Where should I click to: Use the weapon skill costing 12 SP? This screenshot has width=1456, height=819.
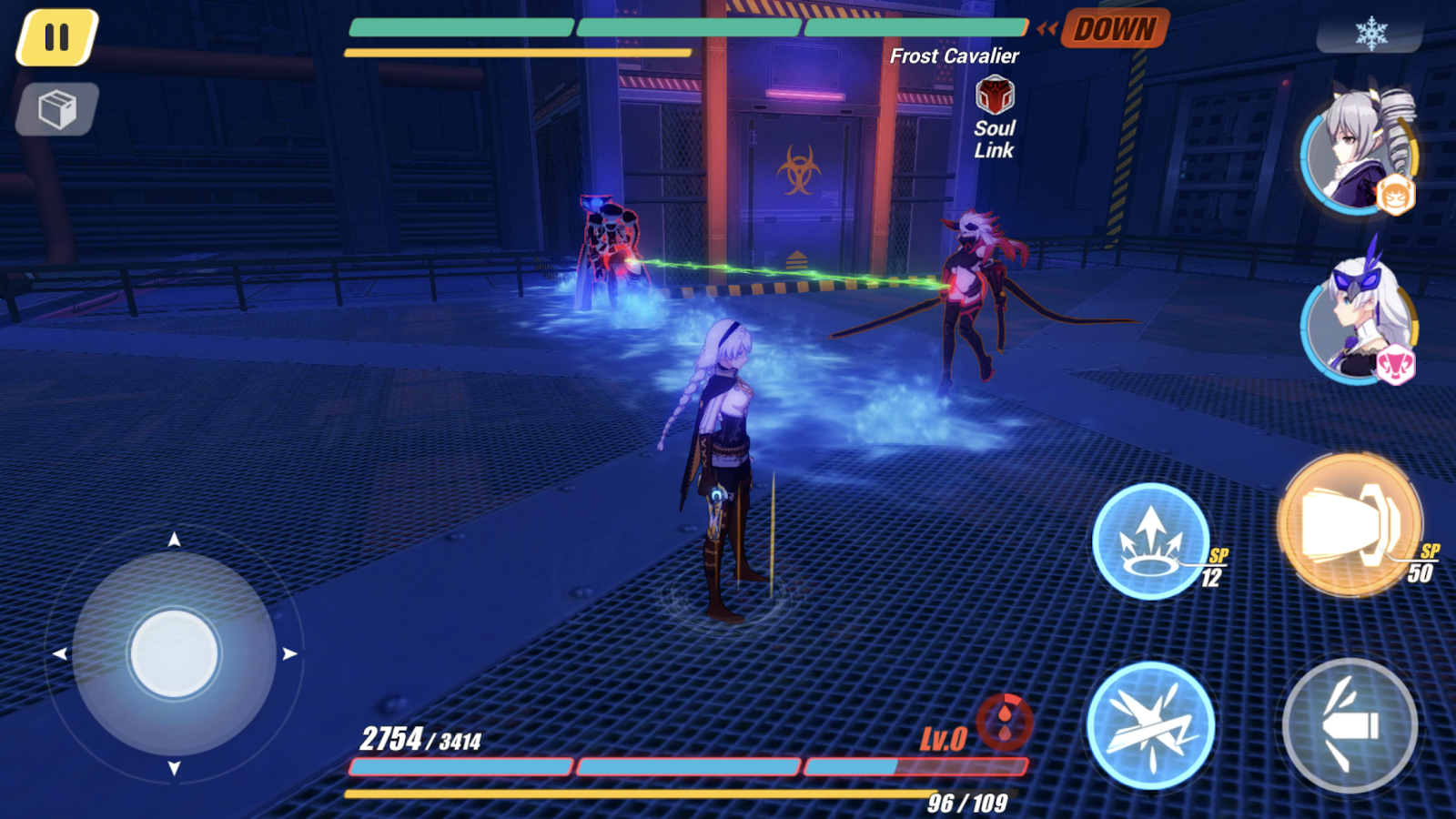(1150, 541)
